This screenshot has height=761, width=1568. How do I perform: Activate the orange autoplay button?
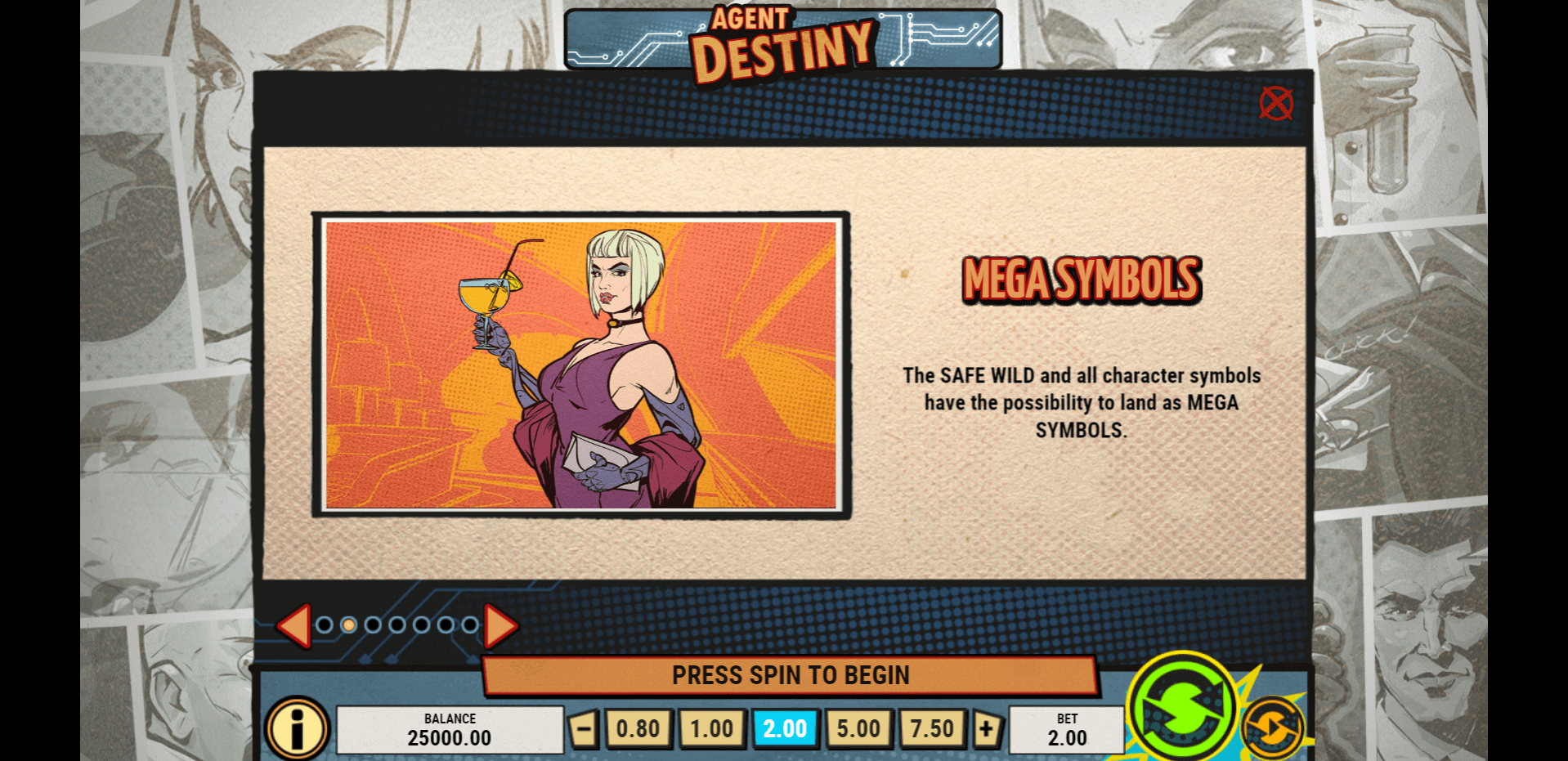[1272, 727]
